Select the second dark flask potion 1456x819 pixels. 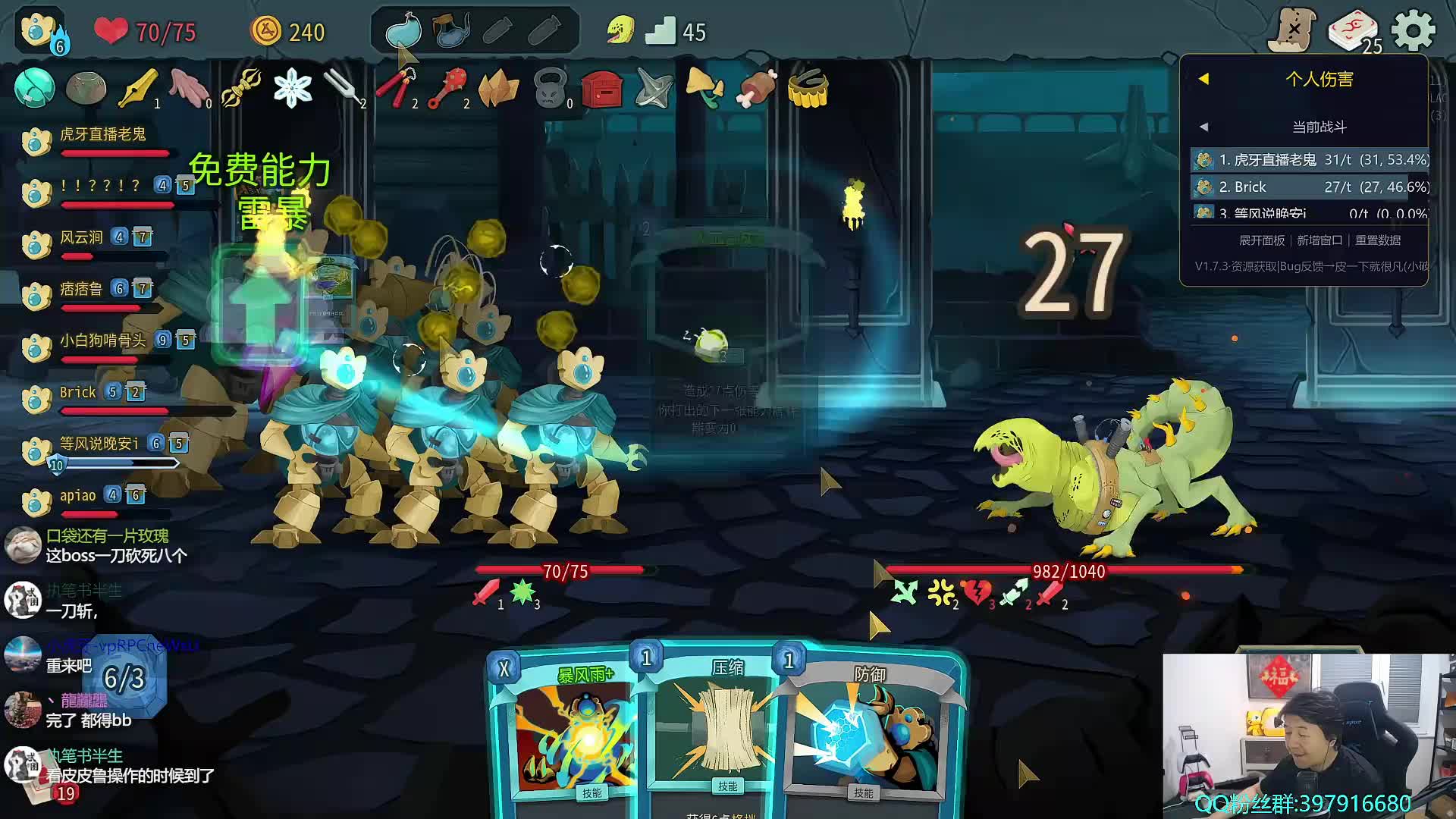pos(451,31)
